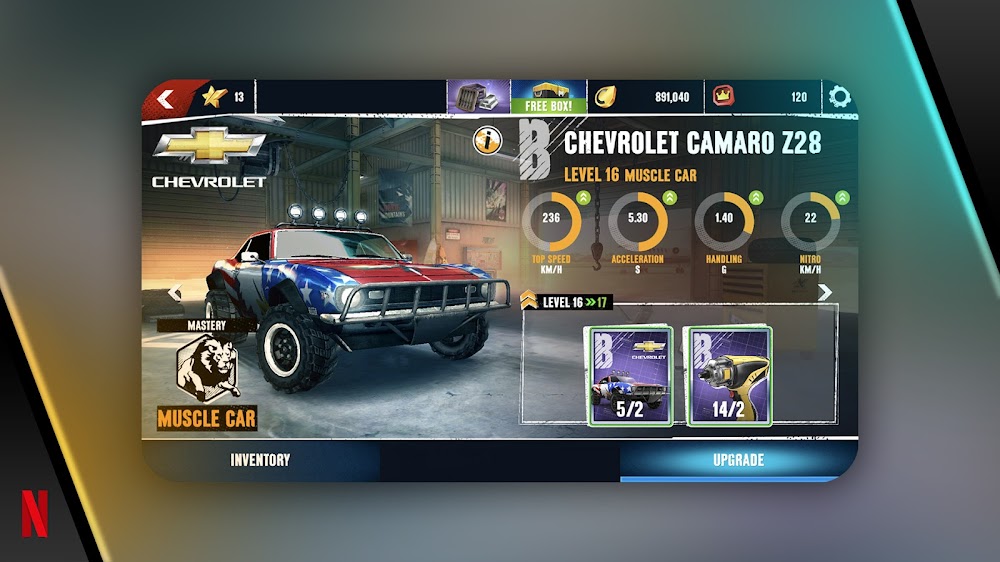This screenshot has width=1000, height=562.
Task: Tap the crown token currency icon
Action: click(x=723, y=97)
